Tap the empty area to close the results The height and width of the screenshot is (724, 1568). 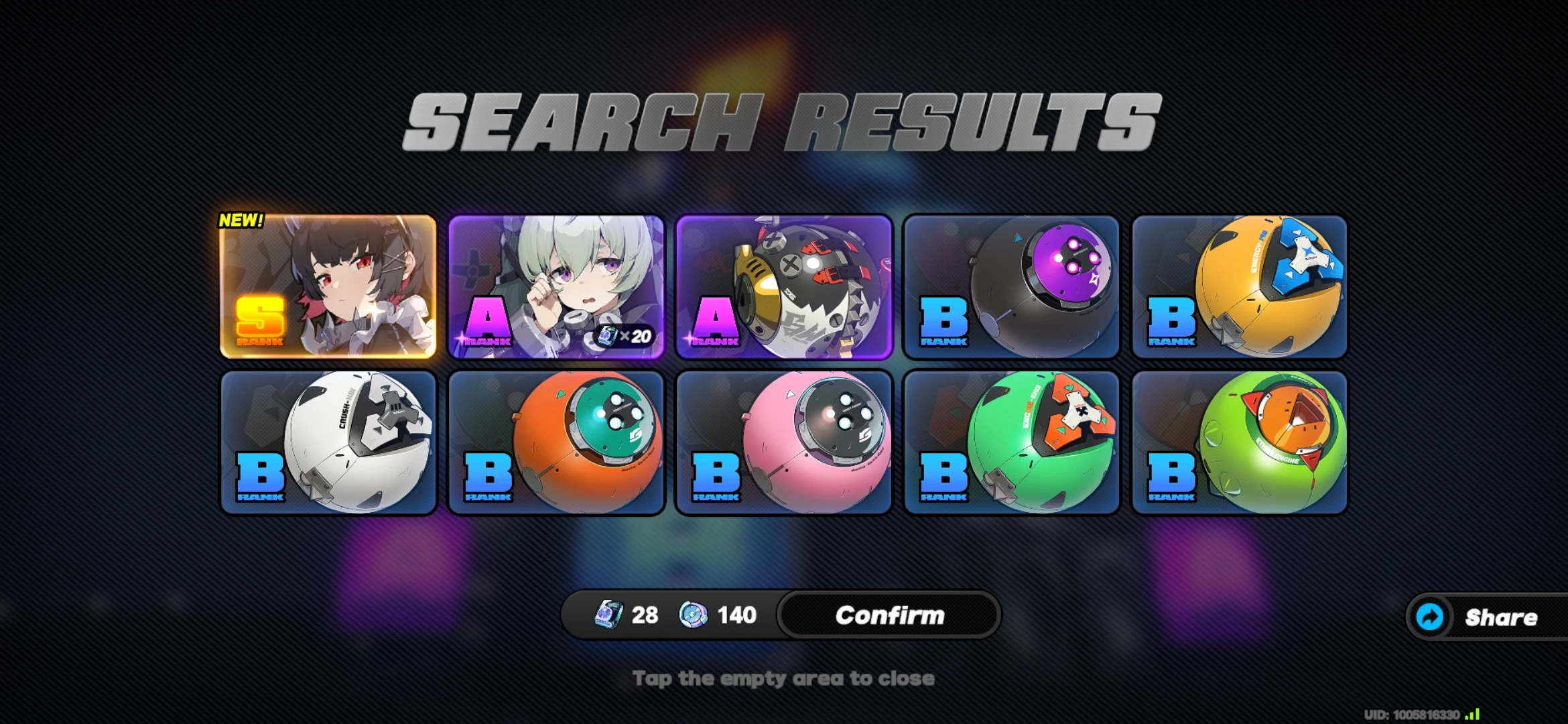click(x=784, y=678)
